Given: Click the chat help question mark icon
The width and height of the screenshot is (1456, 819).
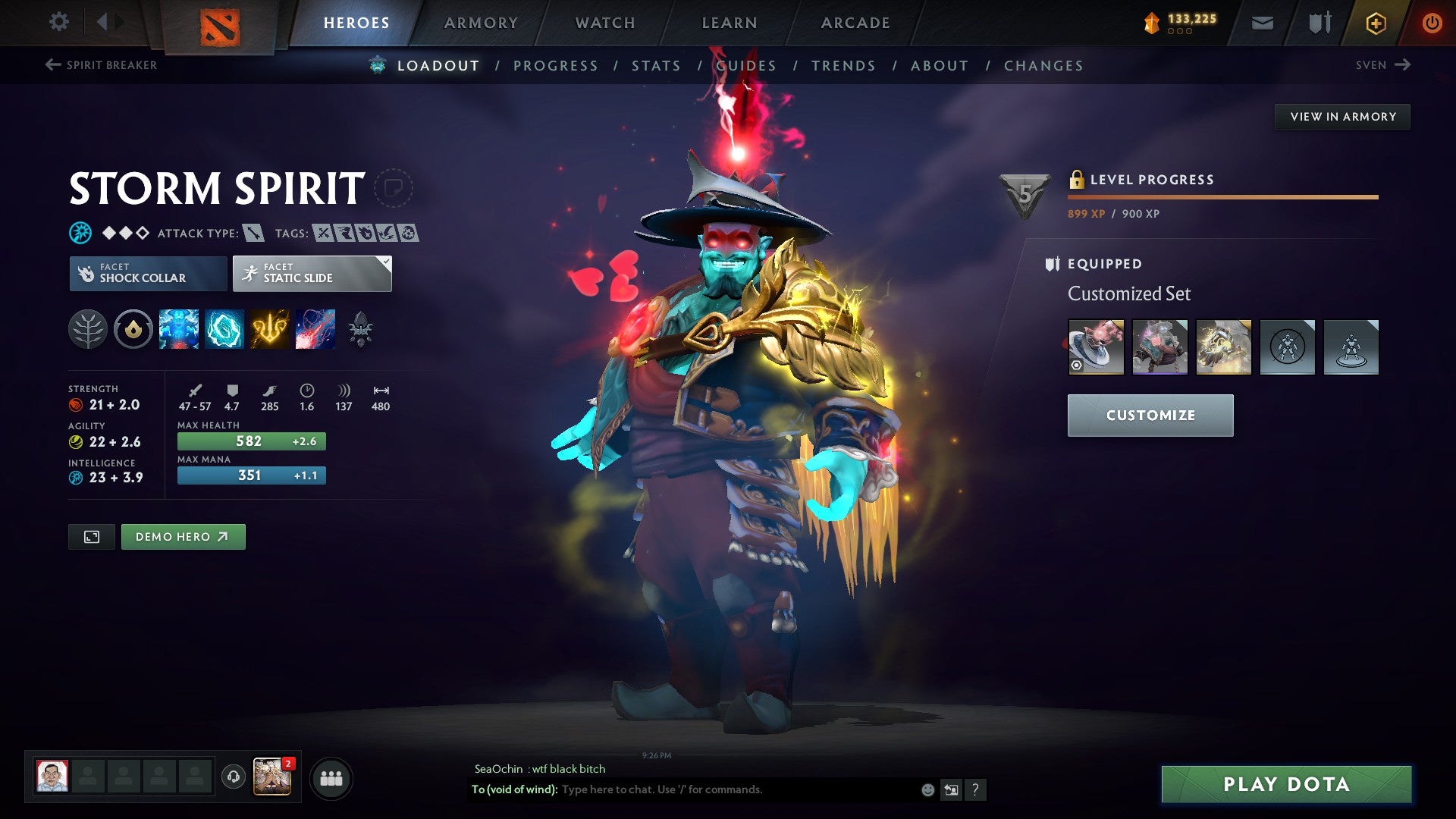Looking at the screenshot, I should point(975,789).
